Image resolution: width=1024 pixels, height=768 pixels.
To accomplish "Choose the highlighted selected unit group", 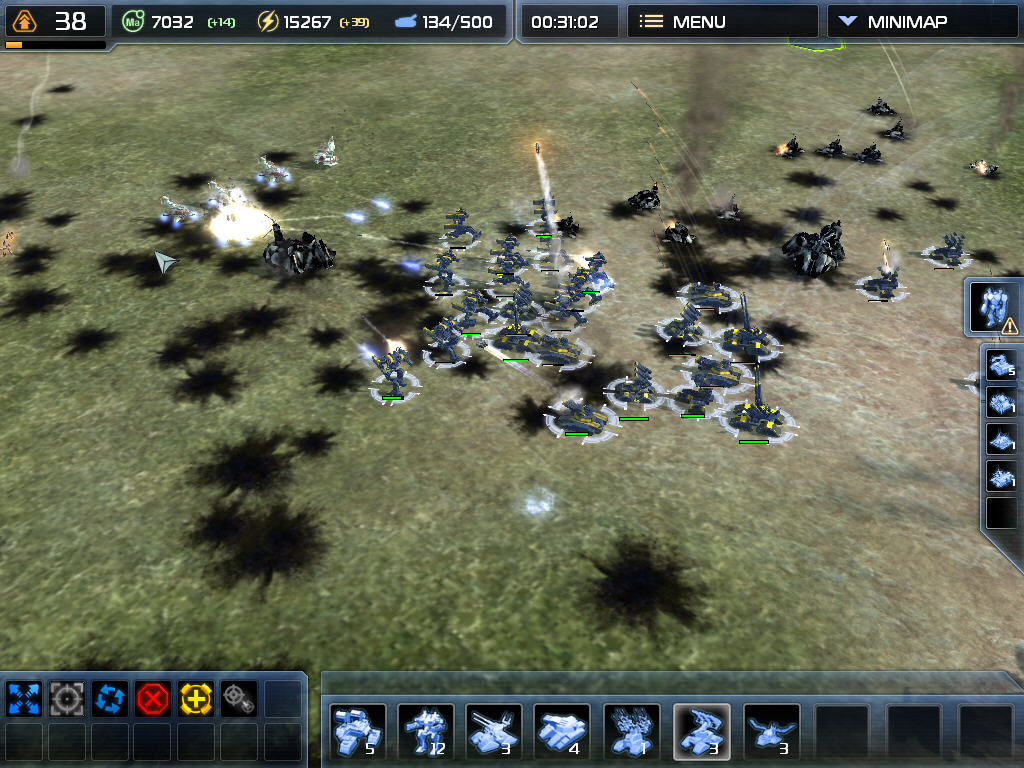I will click(x=701, y=732).
